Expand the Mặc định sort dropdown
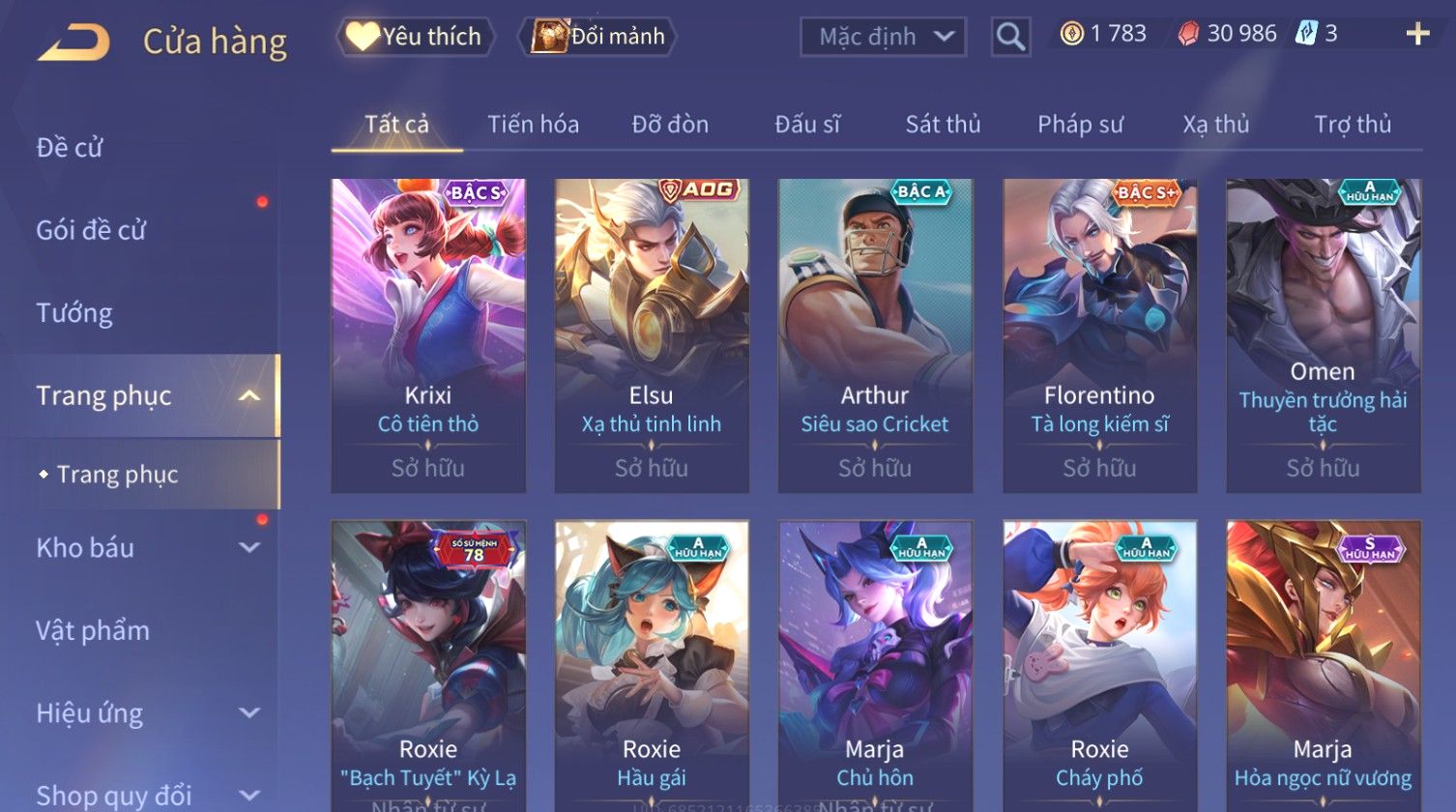 pos(883,38)
